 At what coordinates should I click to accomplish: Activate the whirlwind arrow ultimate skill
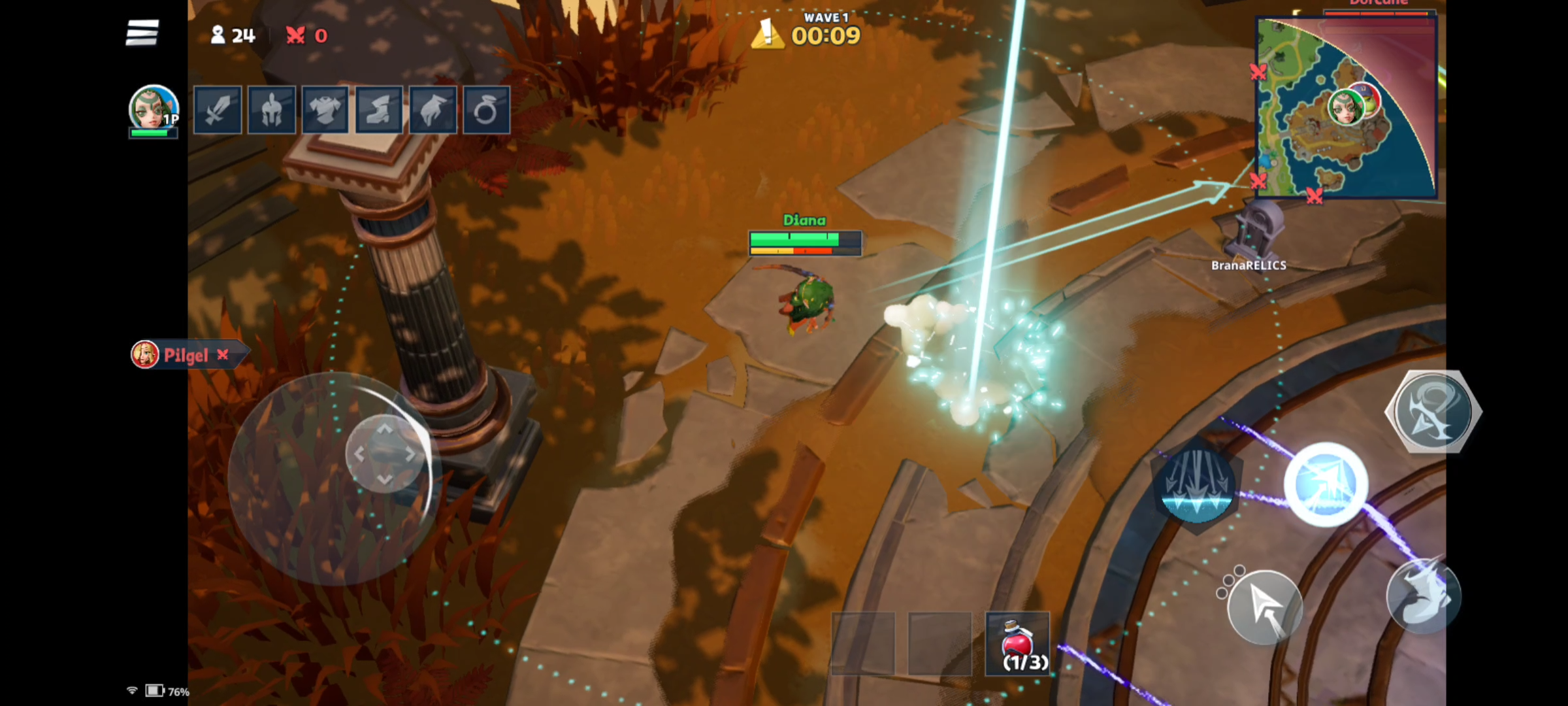(1433, 412)
